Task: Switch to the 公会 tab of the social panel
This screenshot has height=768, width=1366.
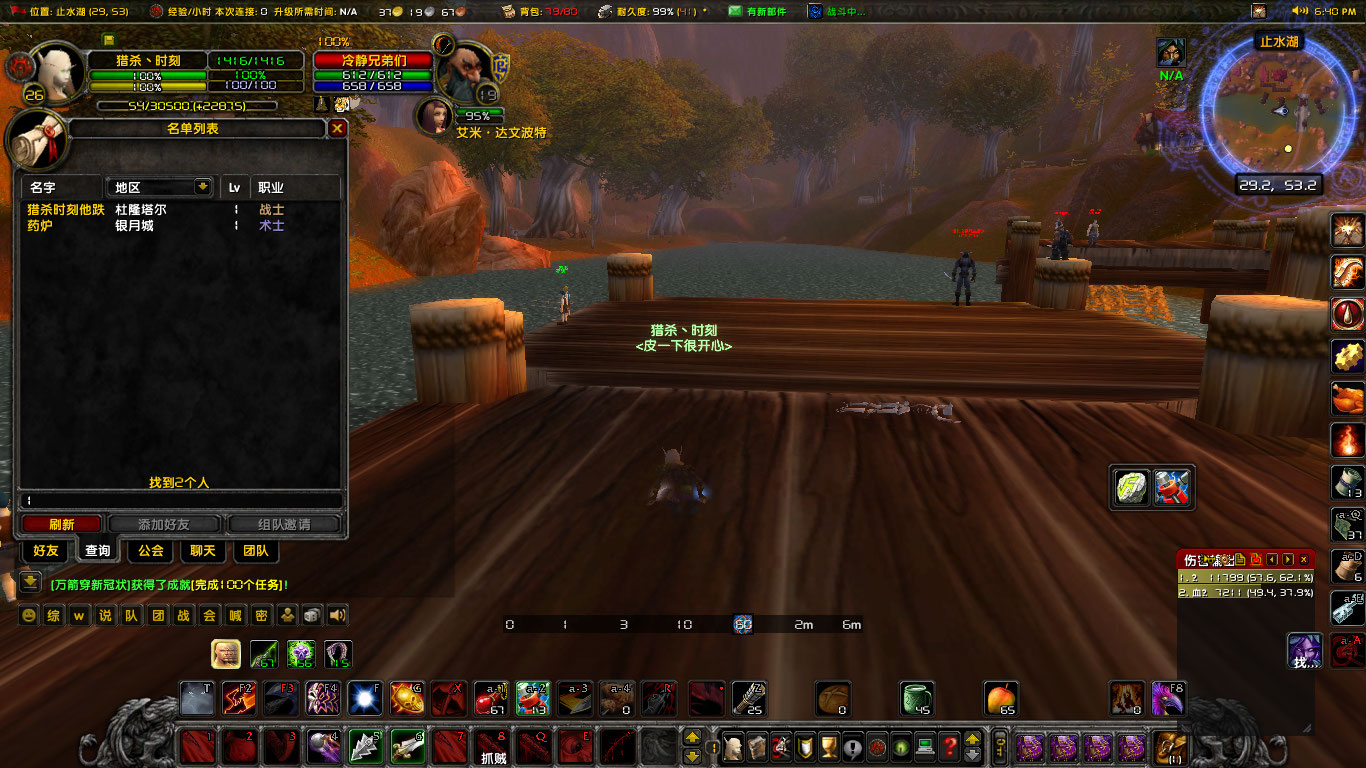Action: coord(149,551)
